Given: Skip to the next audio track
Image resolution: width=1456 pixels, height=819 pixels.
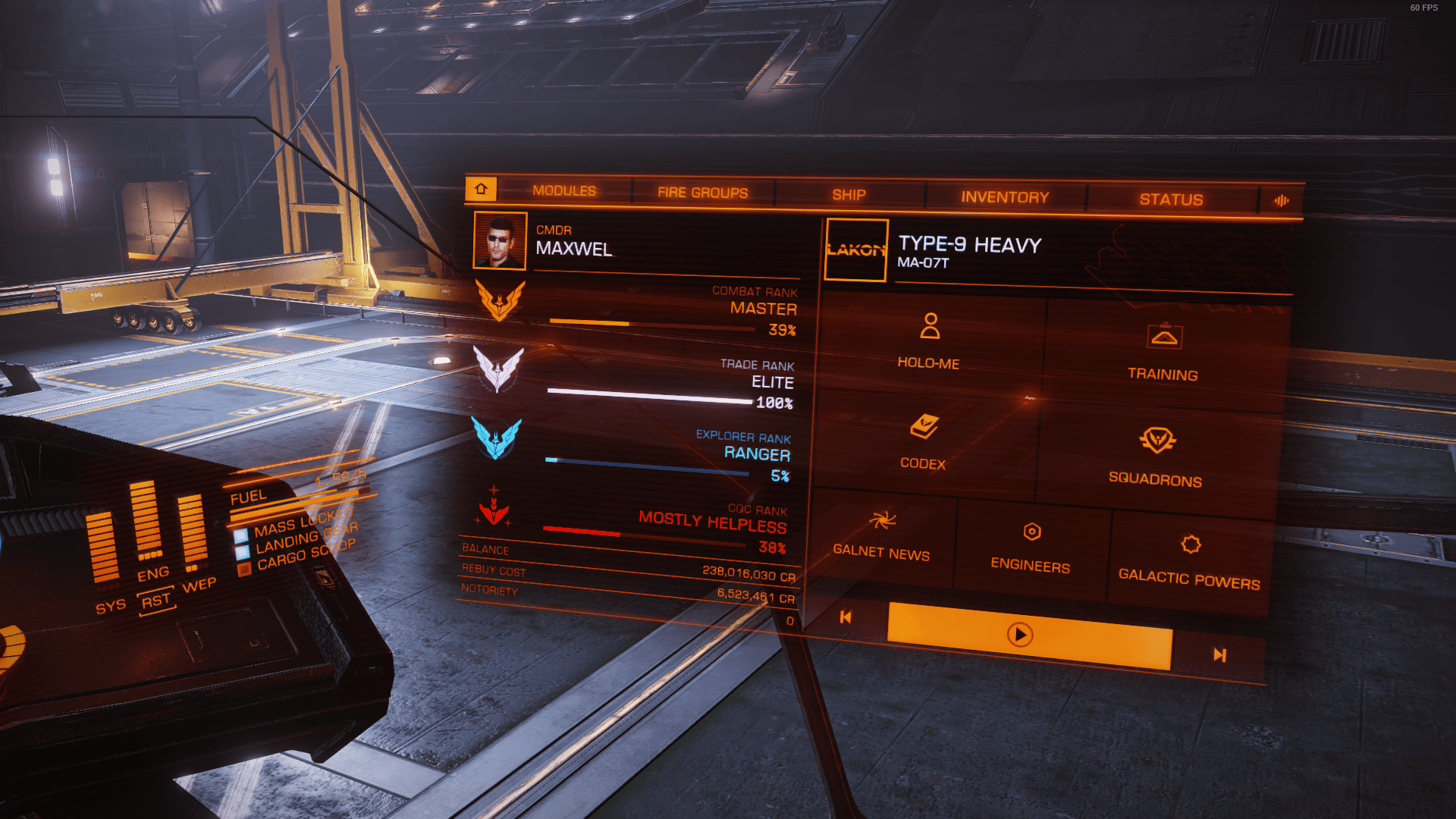Looking at the screenshot, I should click(x=1219, y=654).
